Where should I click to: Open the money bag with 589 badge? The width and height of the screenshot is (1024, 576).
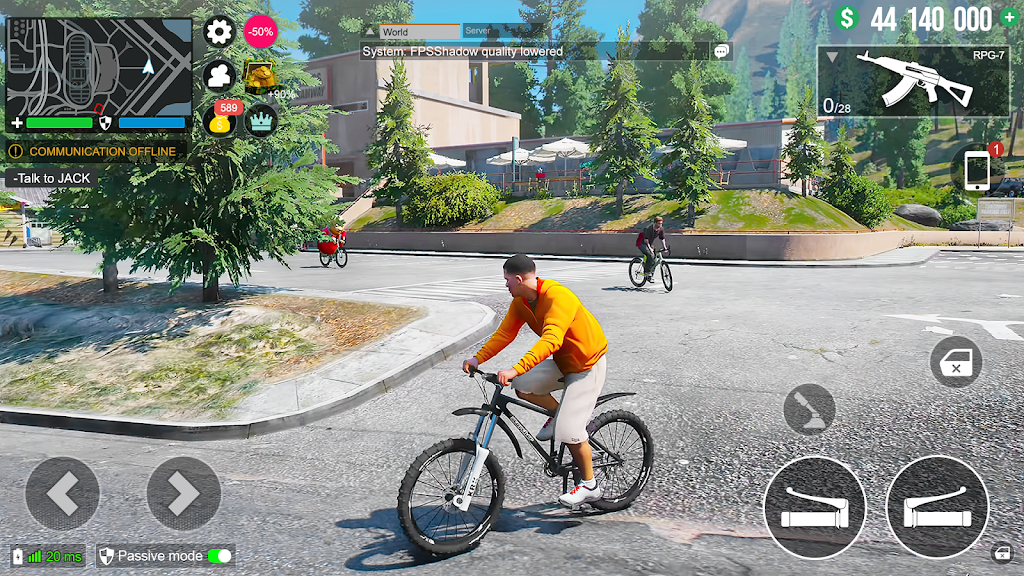point(220,122)
